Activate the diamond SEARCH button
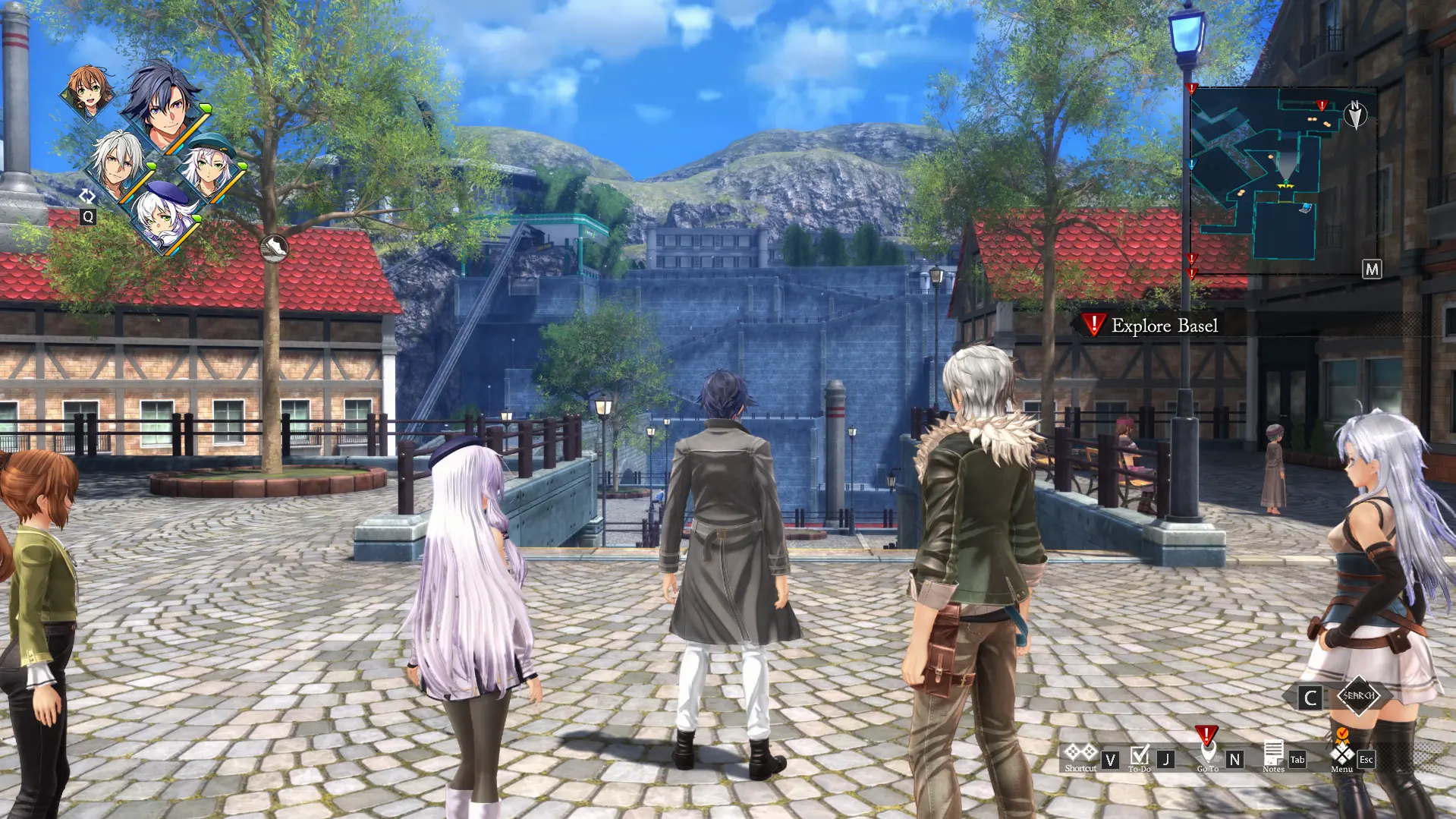 pos(1358,695)
